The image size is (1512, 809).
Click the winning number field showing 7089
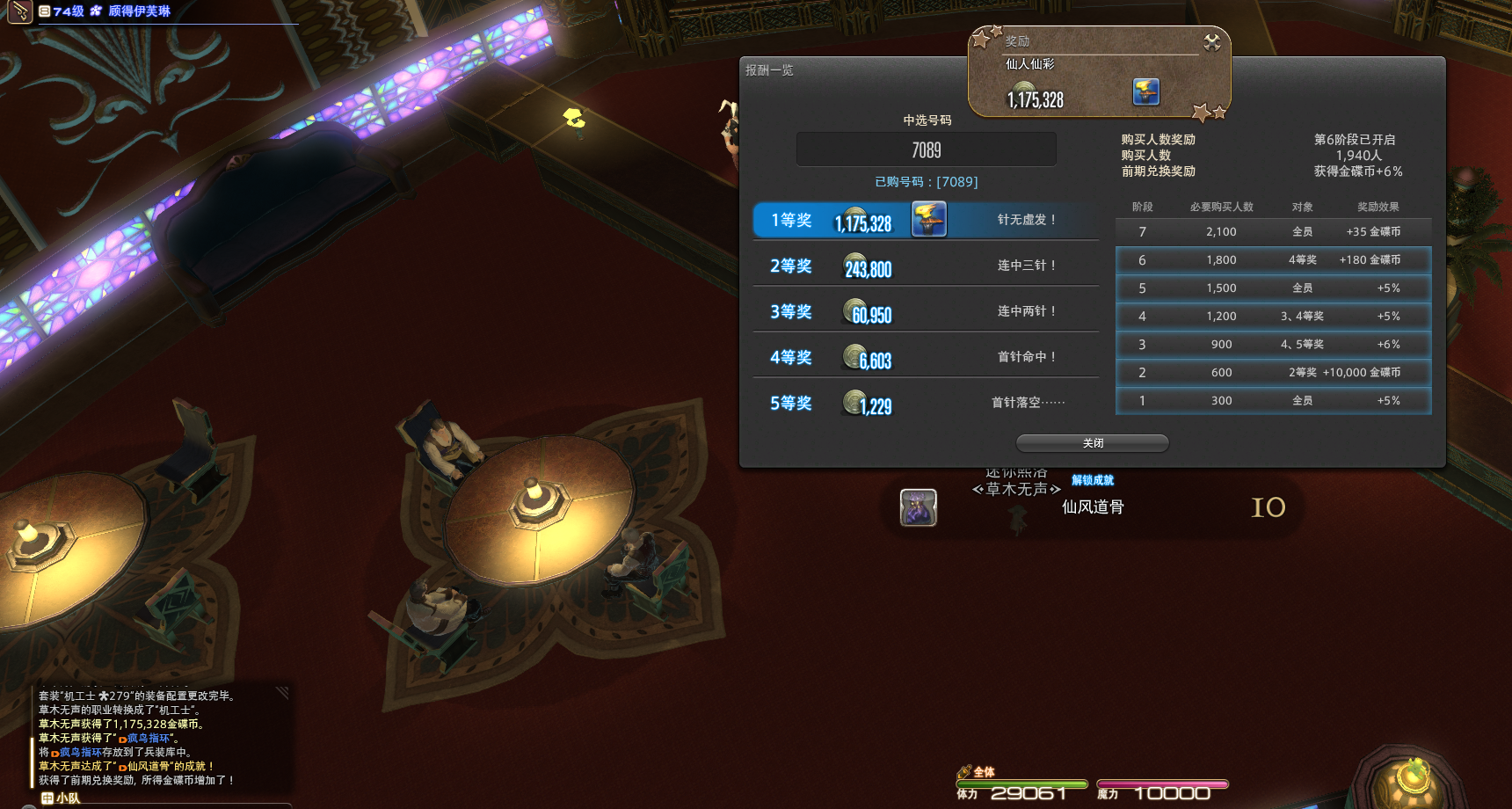926,149
